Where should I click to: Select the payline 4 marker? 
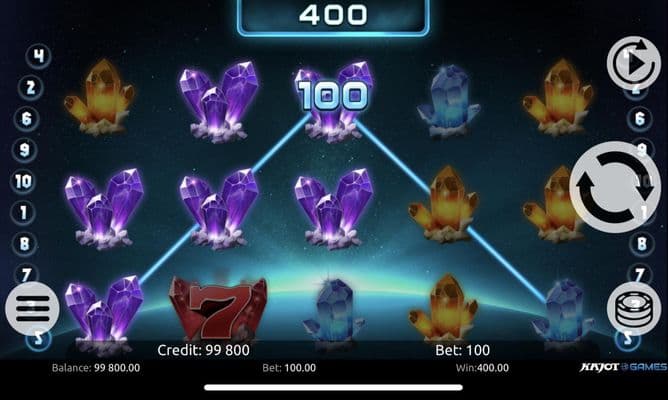38,56
